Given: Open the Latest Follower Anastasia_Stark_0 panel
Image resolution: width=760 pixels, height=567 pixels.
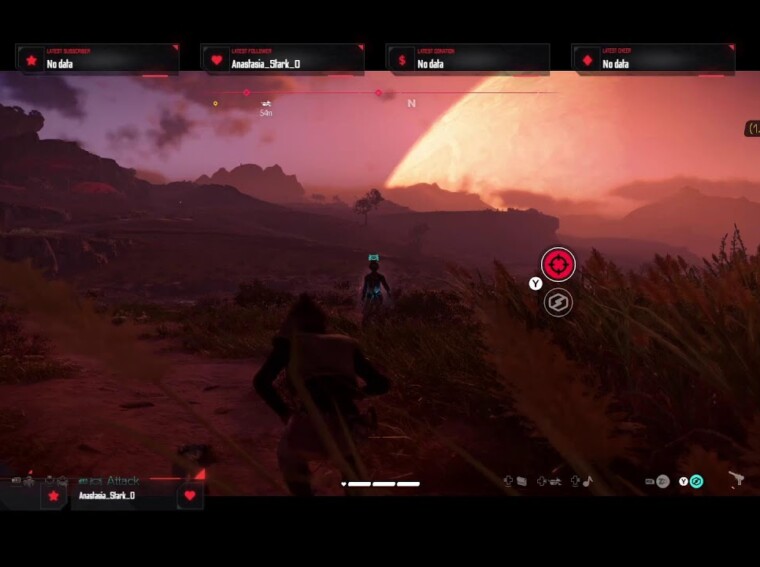Looking at the screenshot, I should point(282,60).
